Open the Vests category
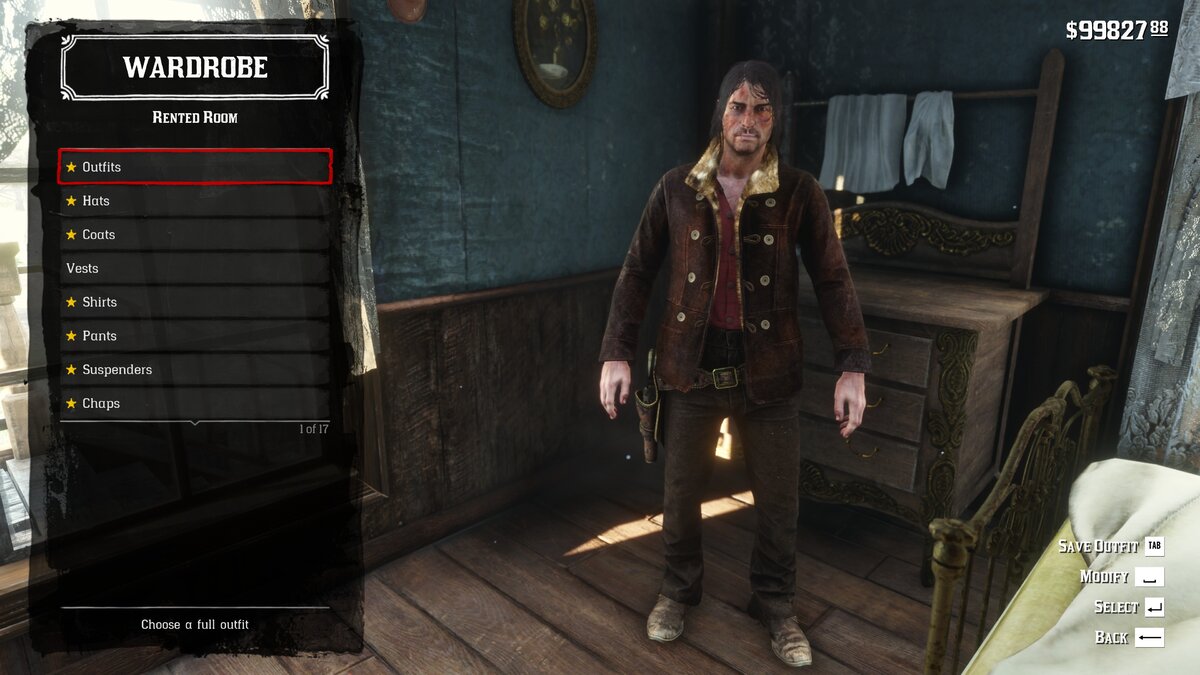 pyautogui.click(x=195, y=268)
